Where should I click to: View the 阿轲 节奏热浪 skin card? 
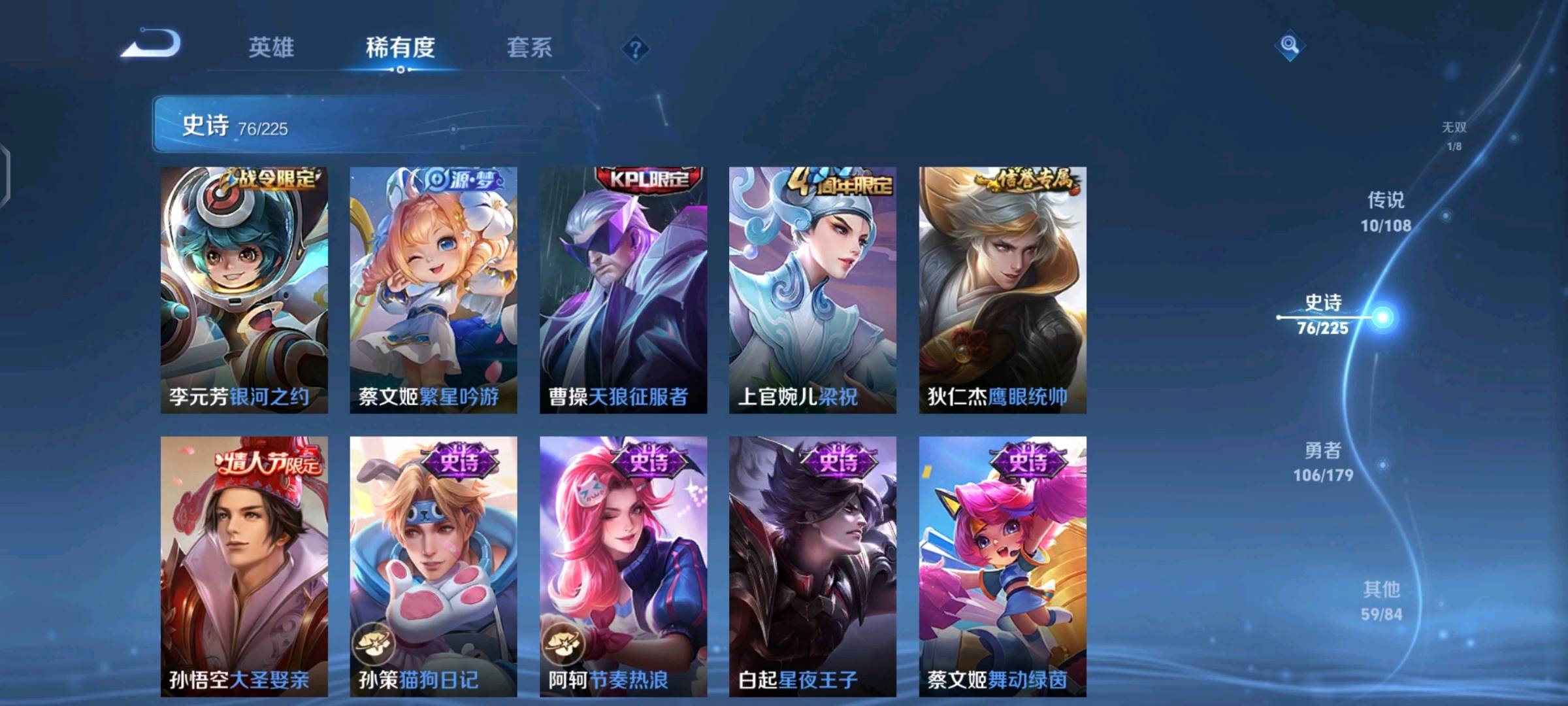point(623,566)
